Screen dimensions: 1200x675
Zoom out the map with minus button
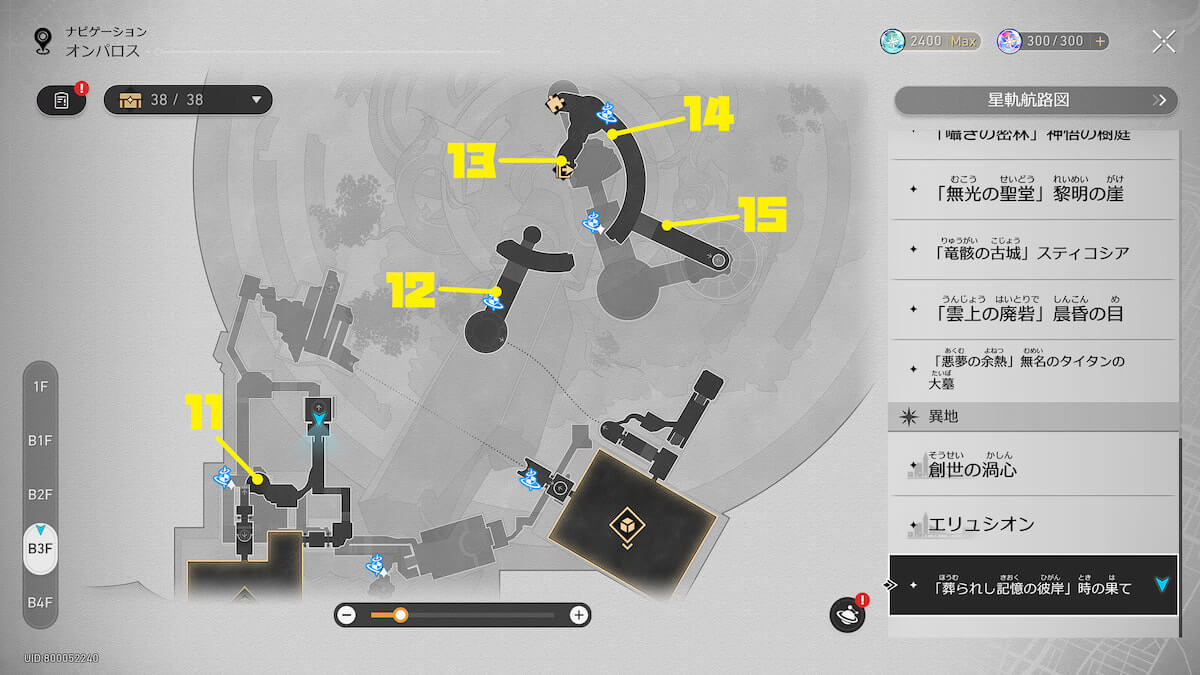coord(347,615)
